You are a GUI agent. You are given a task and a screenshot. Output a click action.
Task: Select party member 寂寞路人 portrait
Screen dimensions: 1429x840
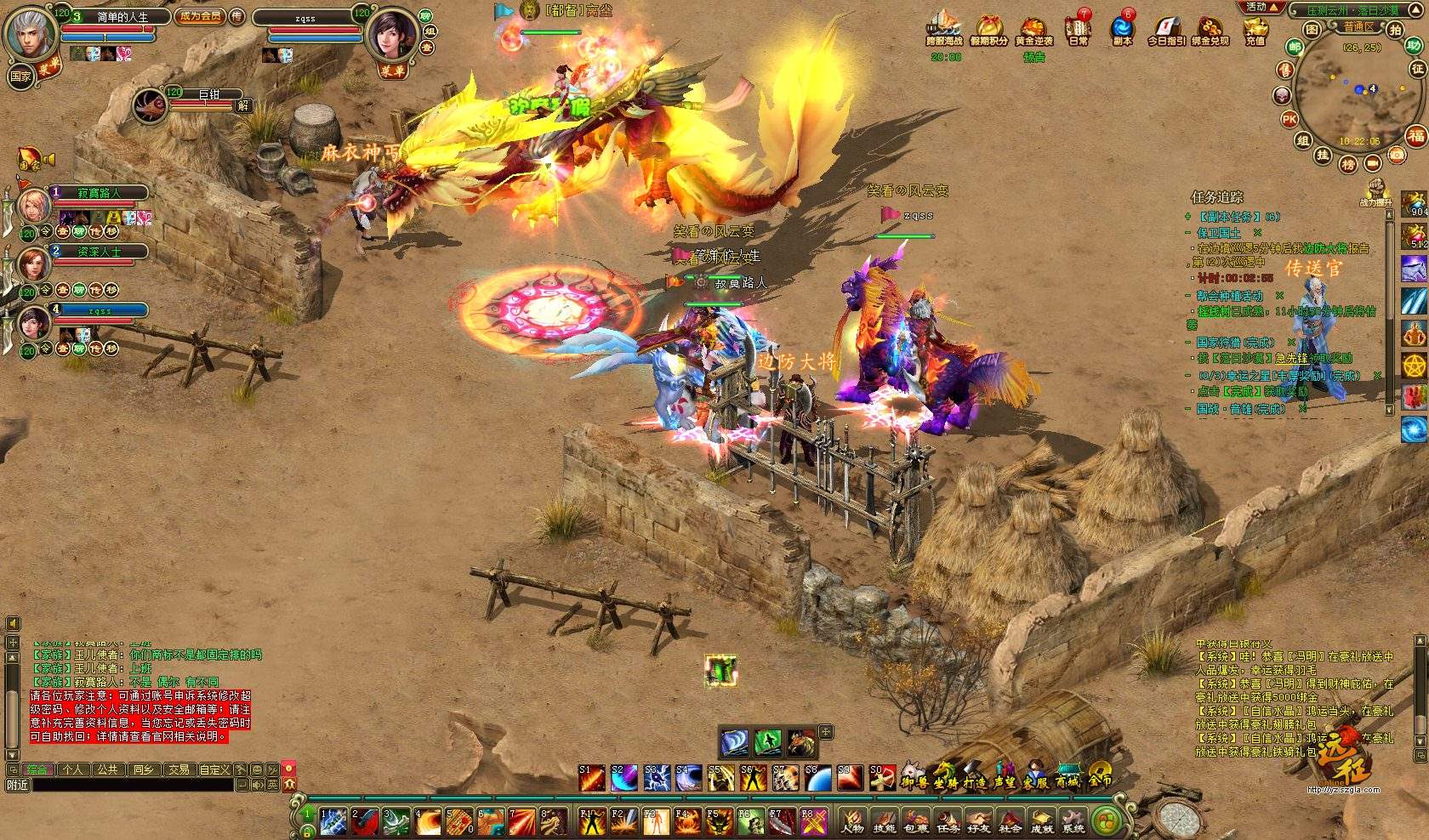(x=35, y=204)
